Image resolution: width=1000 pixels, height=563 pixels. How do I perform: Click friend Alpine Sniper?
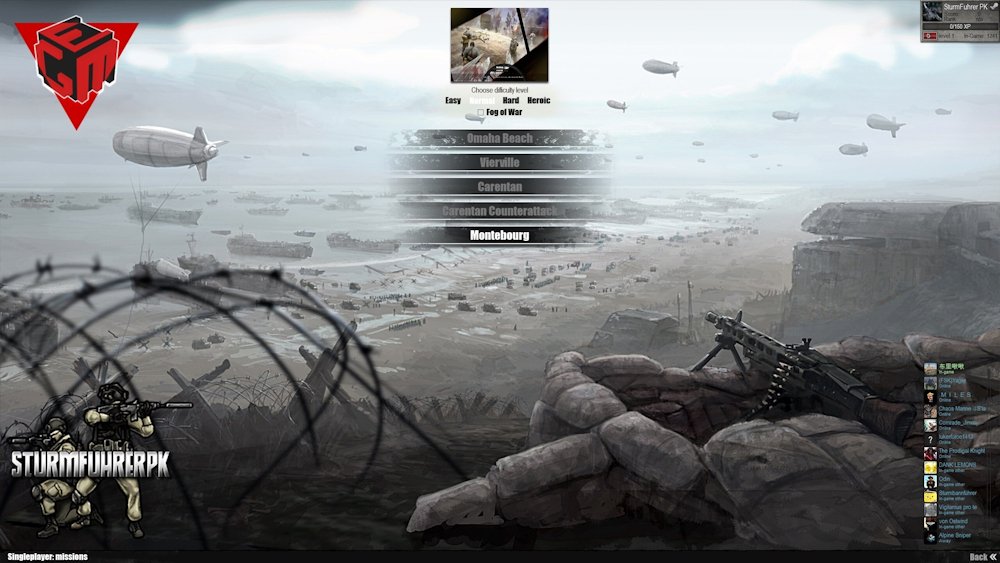953,537
